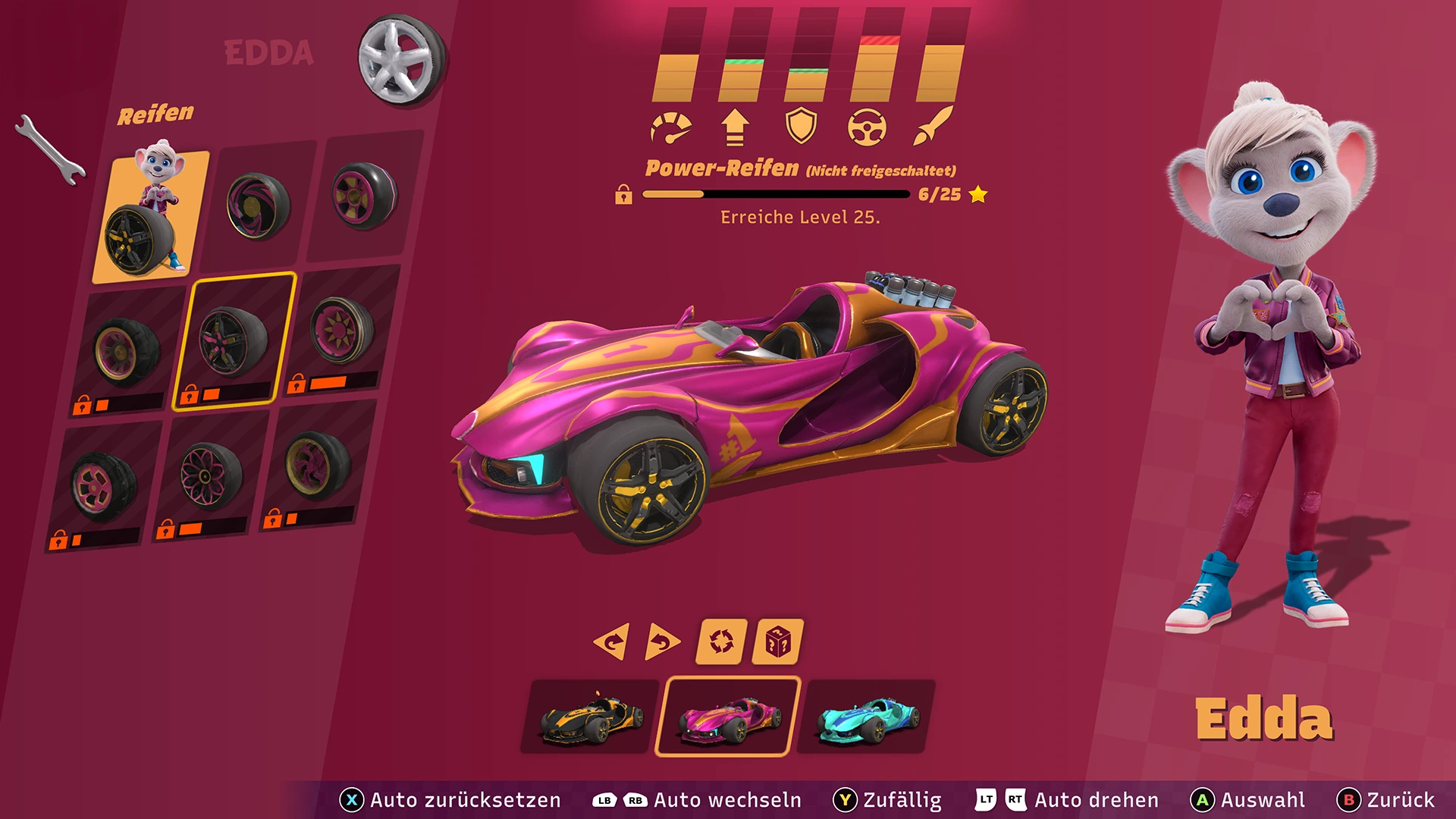
Task: Rotate the car left with the arrow icon
Action: point(612,641)
